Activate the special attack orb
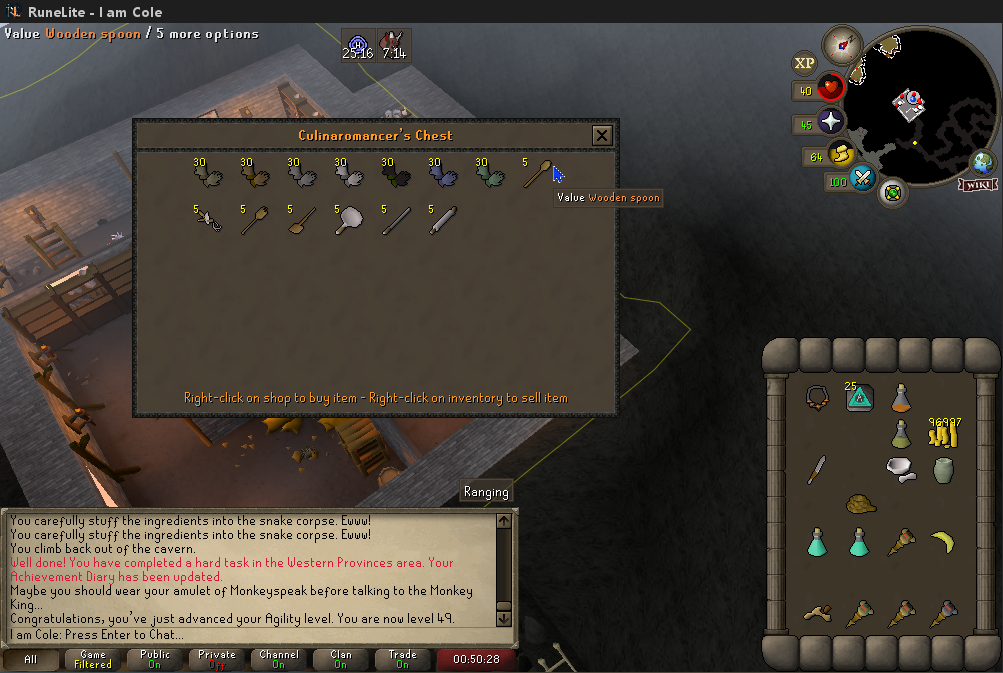The image size is (1003, 673). point(863,181)
